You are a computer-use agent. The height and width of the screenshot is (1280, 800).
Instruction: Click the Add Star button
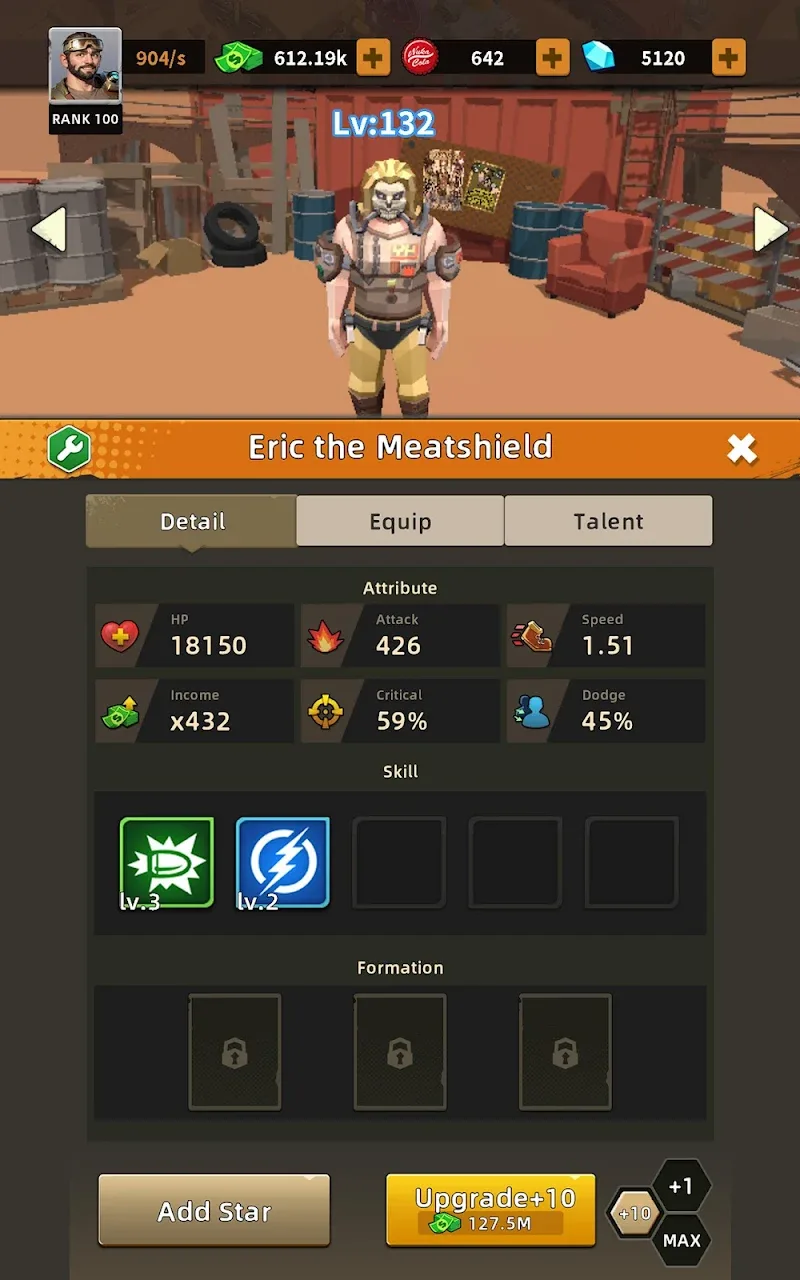tap(214, 1211)
